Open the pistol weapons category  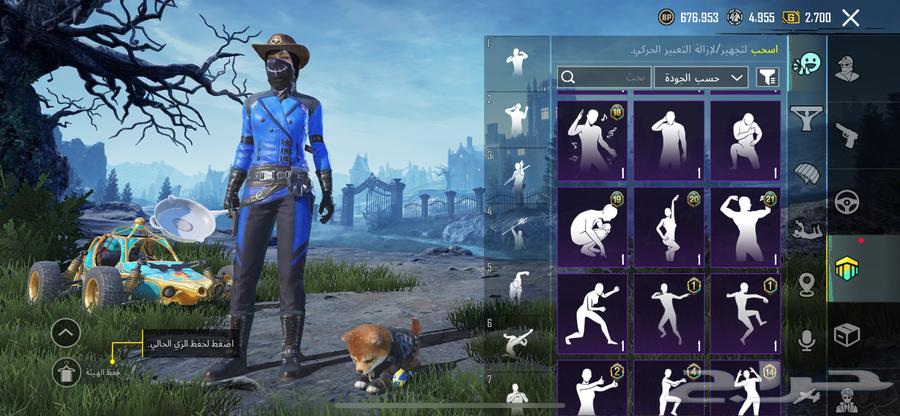[x=847, y=134]
